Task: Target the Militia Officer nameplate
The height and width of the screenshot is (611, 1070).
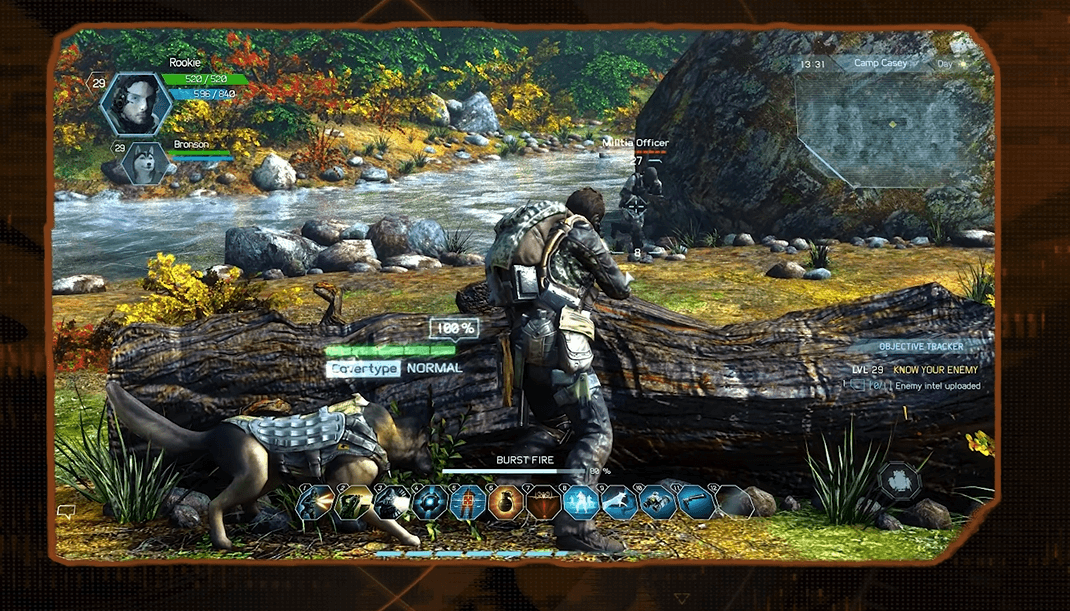Action: [635, 143]
